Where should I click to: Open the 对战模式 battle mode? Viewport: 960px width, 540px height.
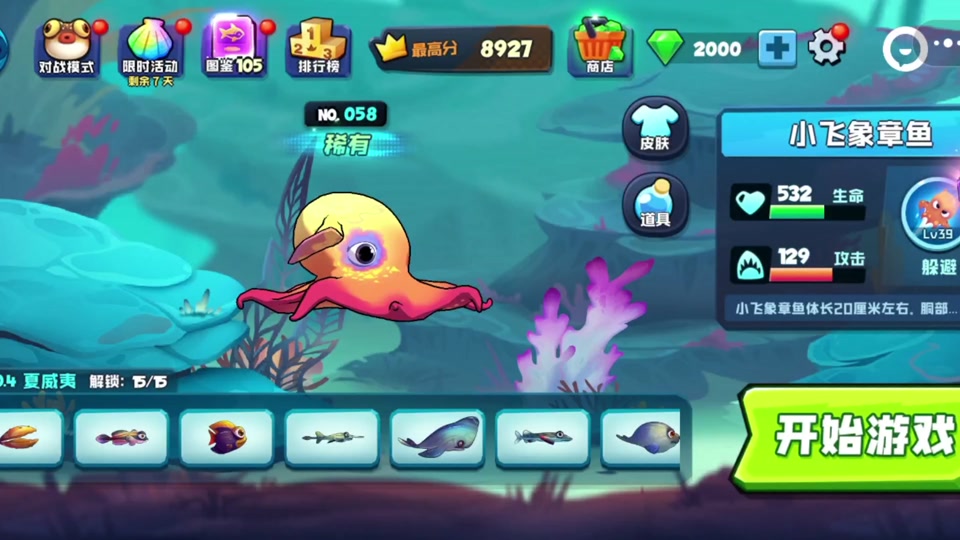(67, 46)
